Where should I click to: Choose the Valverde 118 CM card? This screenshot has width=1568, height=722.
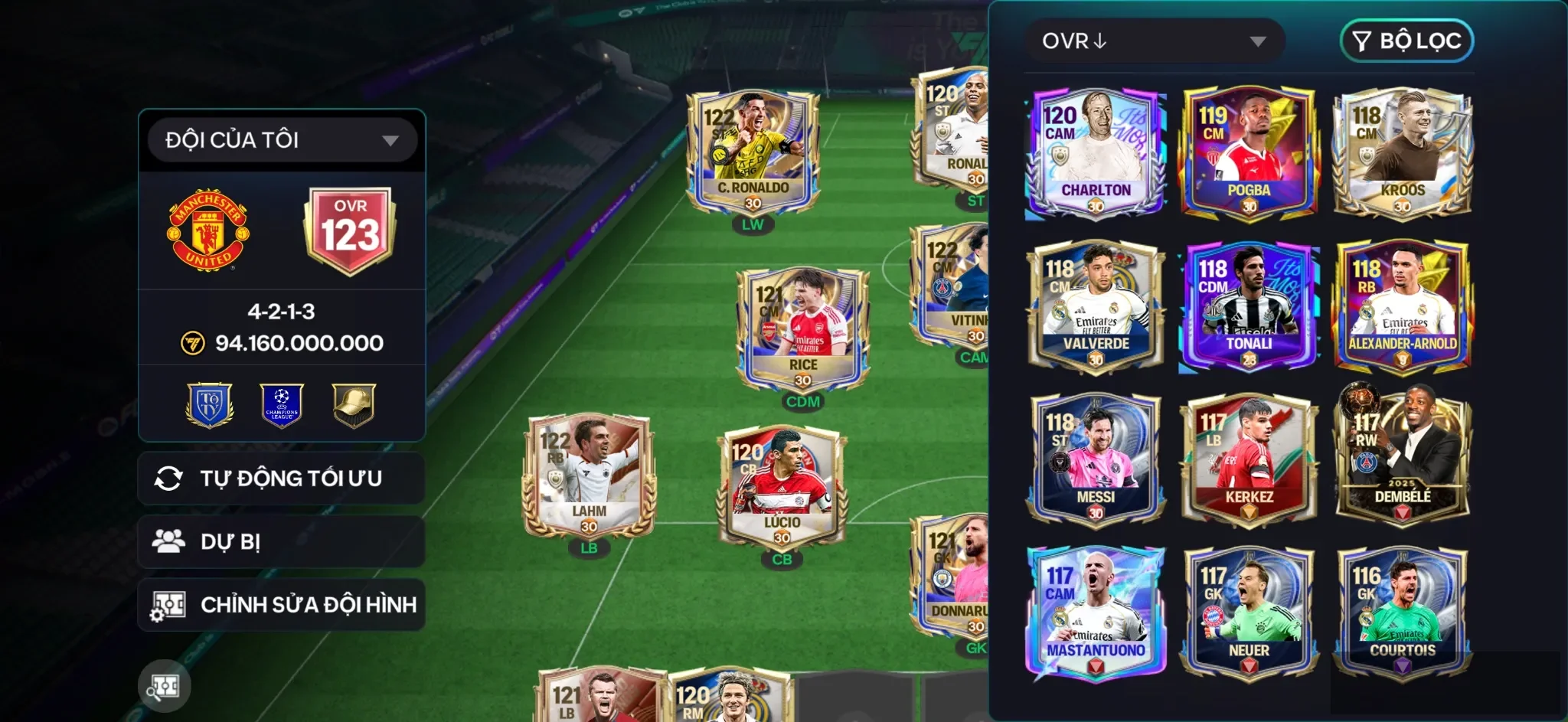(1096, 306)
